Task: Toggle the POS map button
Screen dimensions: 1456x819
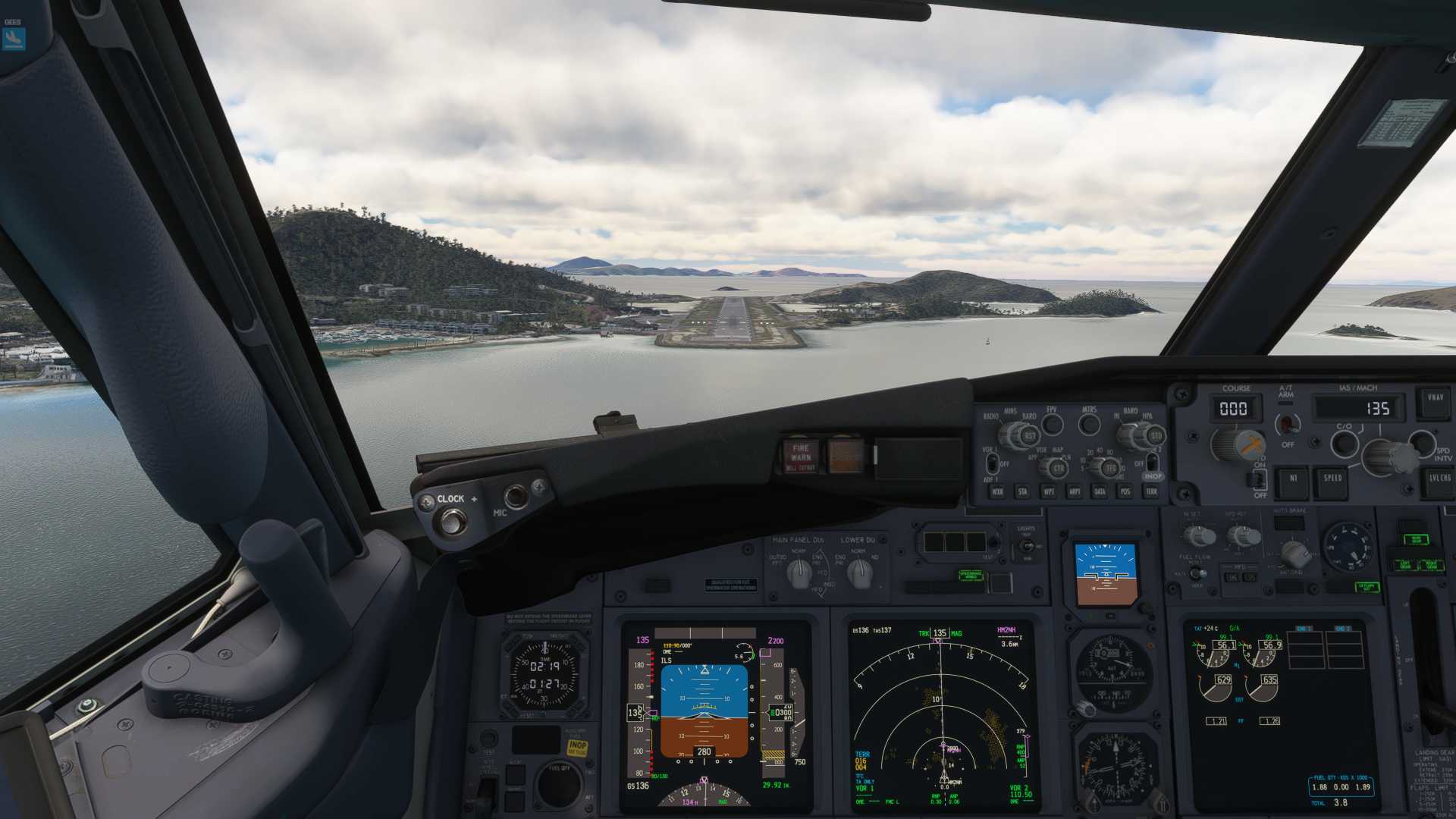Action: coord(1125,492)
